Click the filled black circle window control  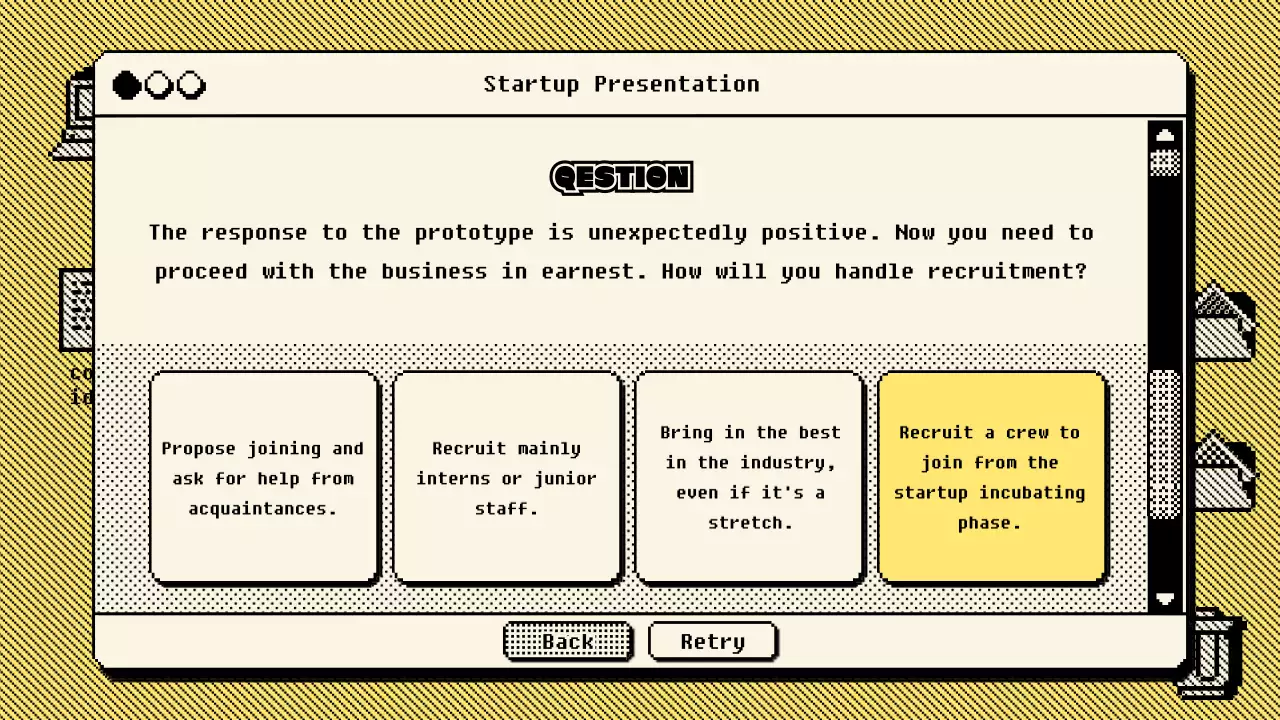pyautogui.click(x=126, y=85)
